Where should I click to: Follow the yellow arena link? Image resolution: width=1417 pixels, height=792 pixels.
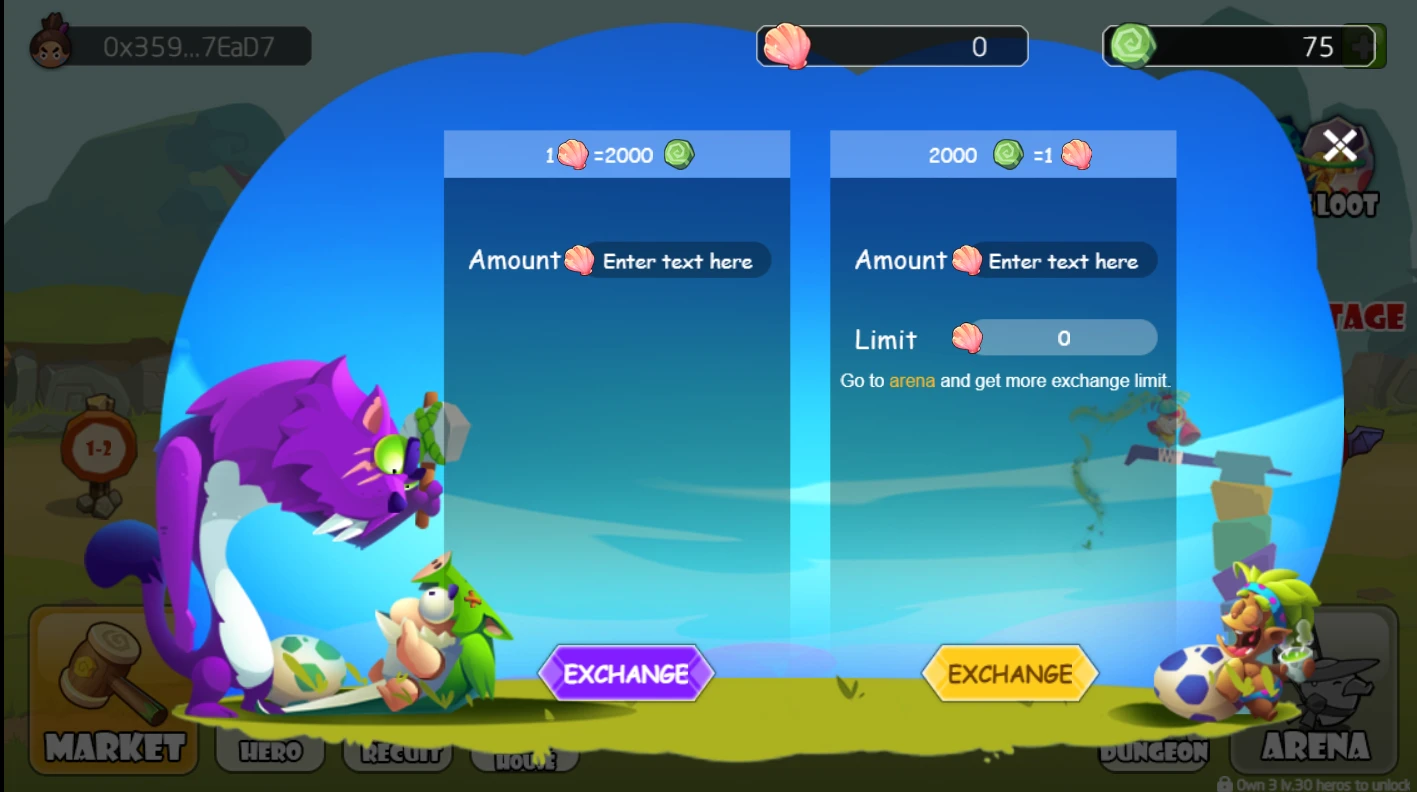912,381
